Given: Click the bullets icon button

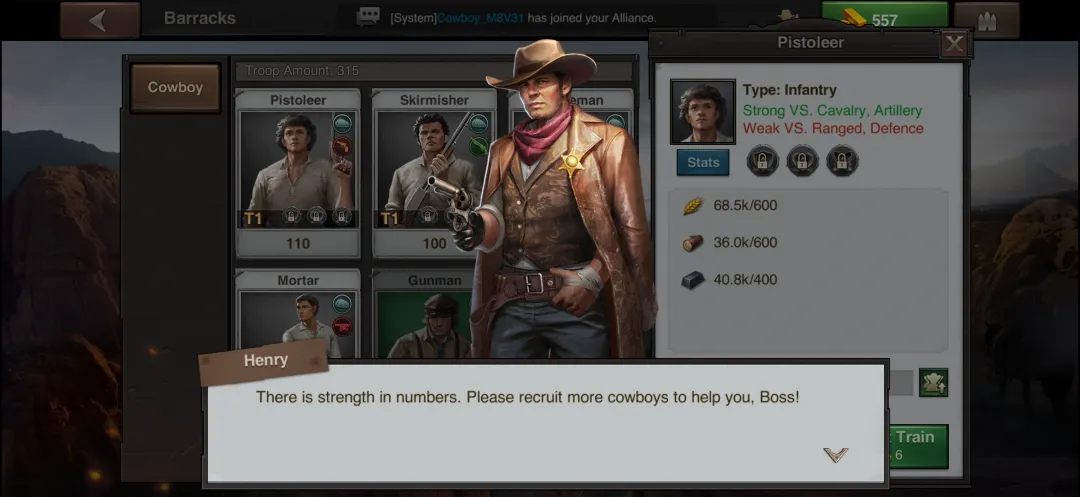Looking at the screenshot, I should (986, 20).
